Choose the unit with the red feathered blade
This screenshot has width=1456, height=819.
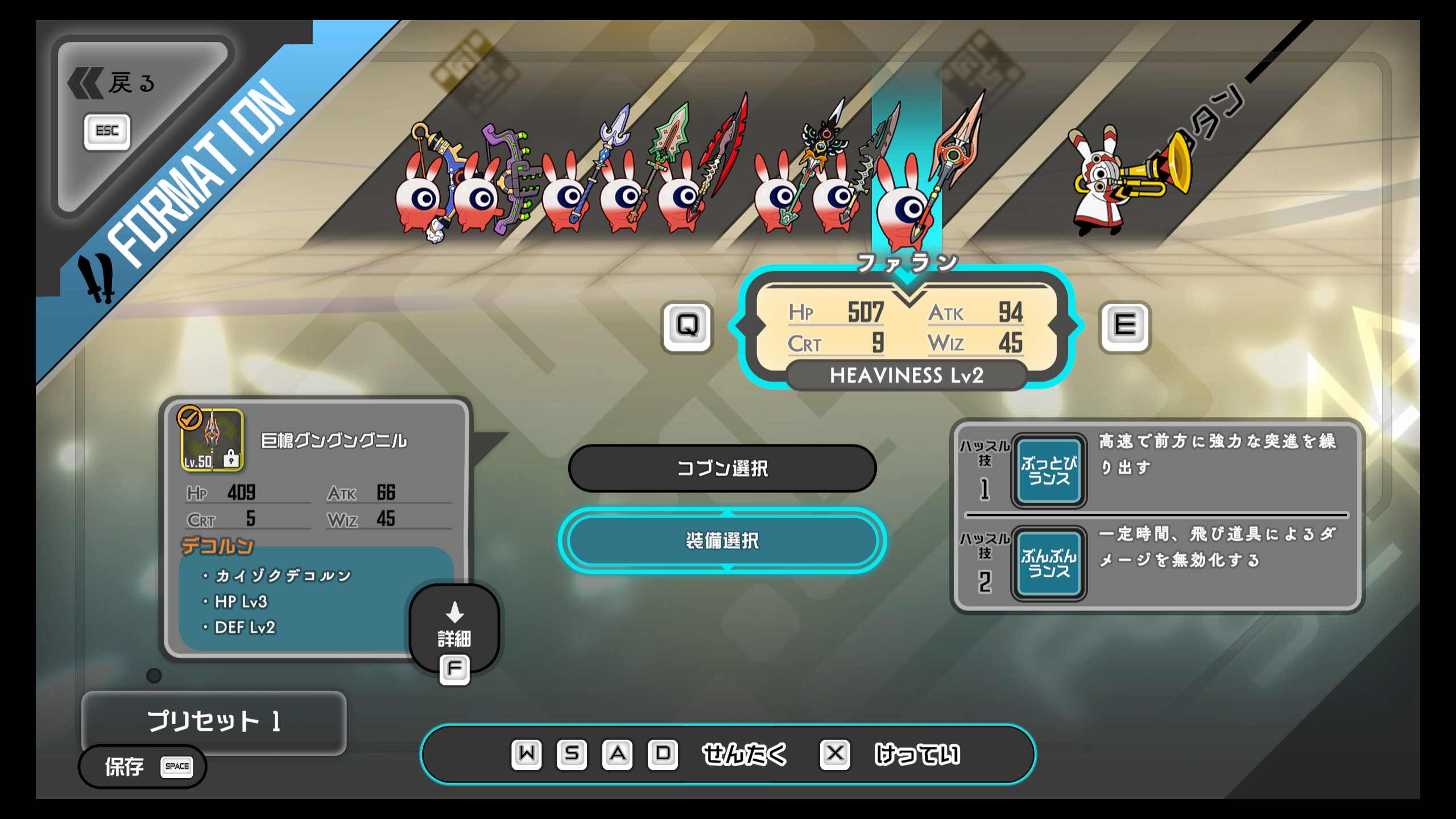point(682,196)
